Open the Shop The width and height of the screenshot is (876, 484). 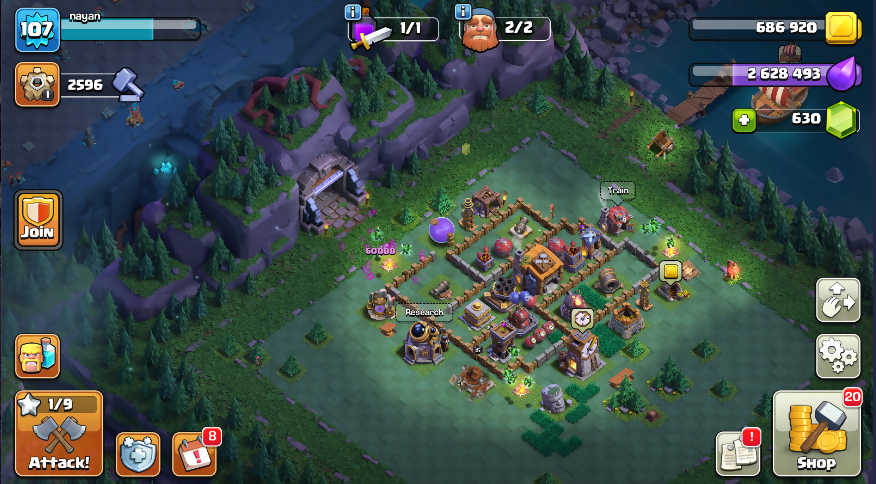click(815, 432)
